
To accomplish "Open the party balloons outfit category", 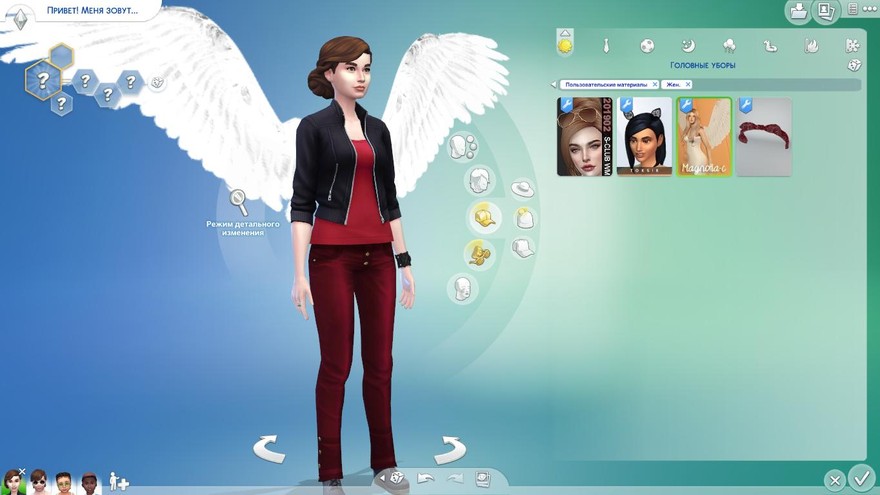I will pyautogui.click(x=729, y=46).
